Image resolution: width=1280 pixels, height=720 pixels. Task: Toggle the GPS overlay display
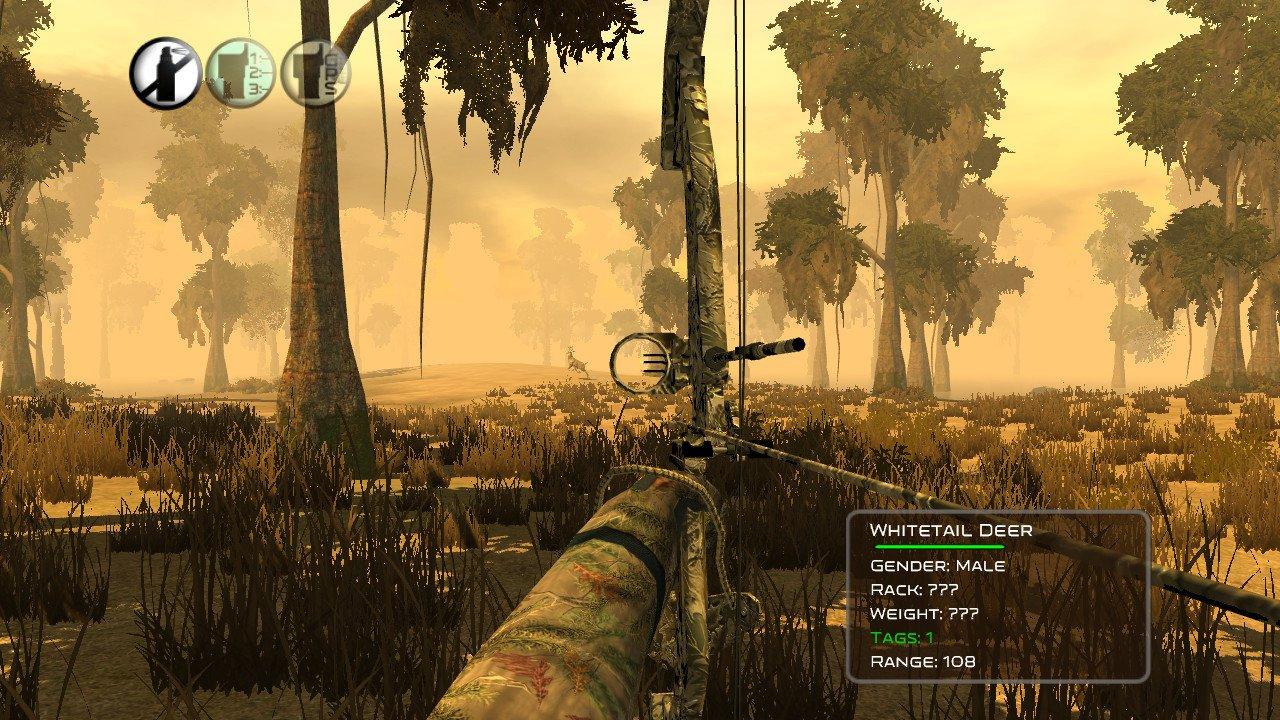point(311,71)
